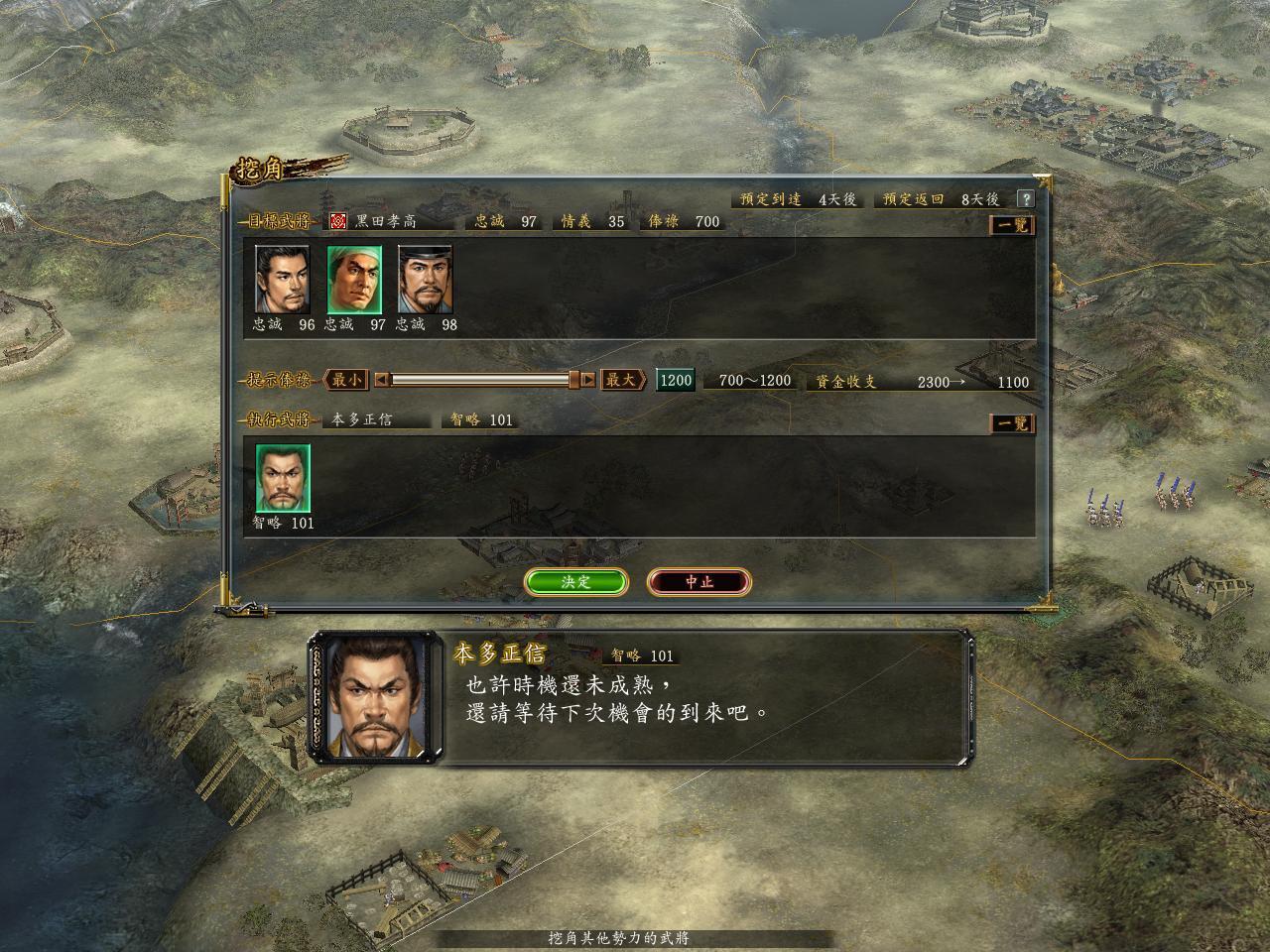Select the target officer with loyalty 98
This screenshot has height=952, width=1270.
426,280
